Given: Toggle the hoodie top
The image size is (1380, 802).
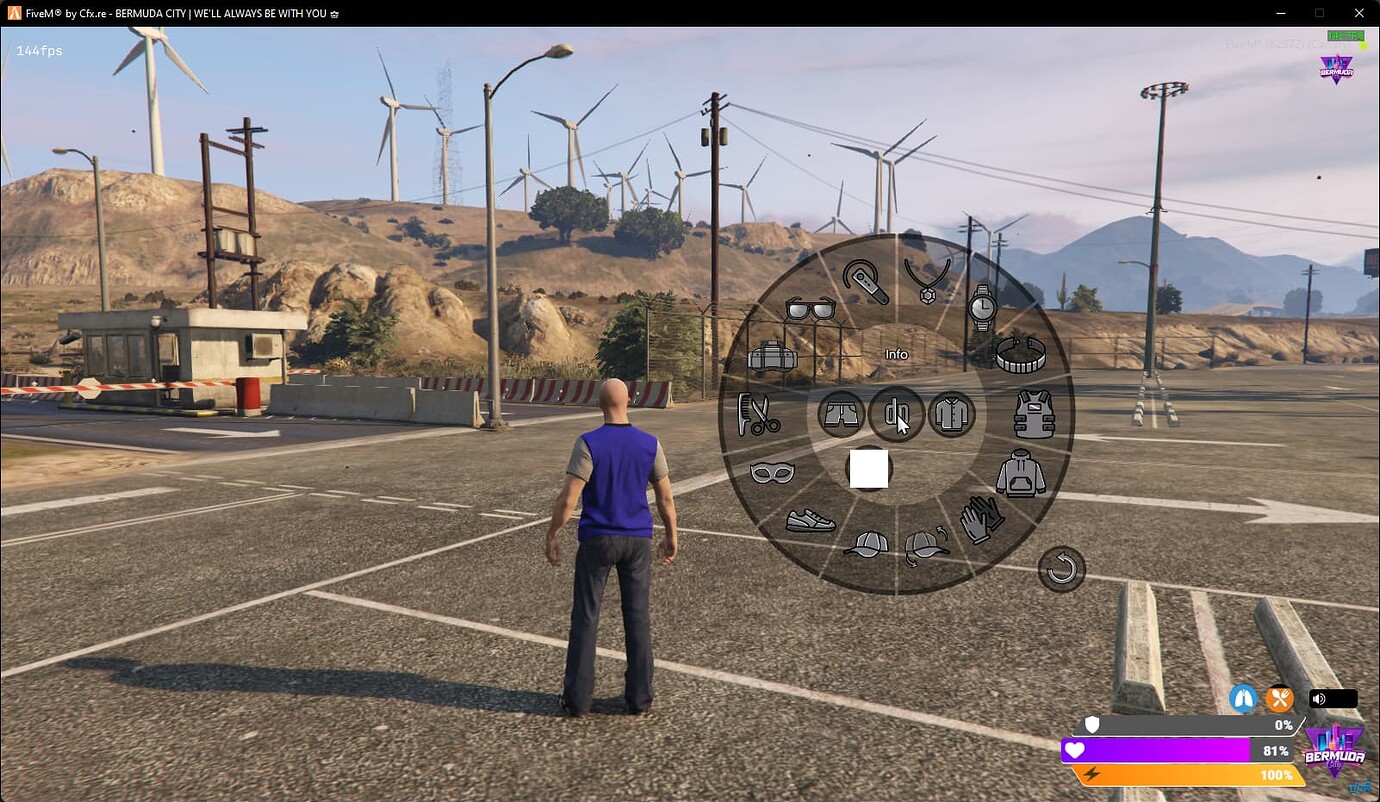Looking at the screenshot, I should (x=1021, y=473).
